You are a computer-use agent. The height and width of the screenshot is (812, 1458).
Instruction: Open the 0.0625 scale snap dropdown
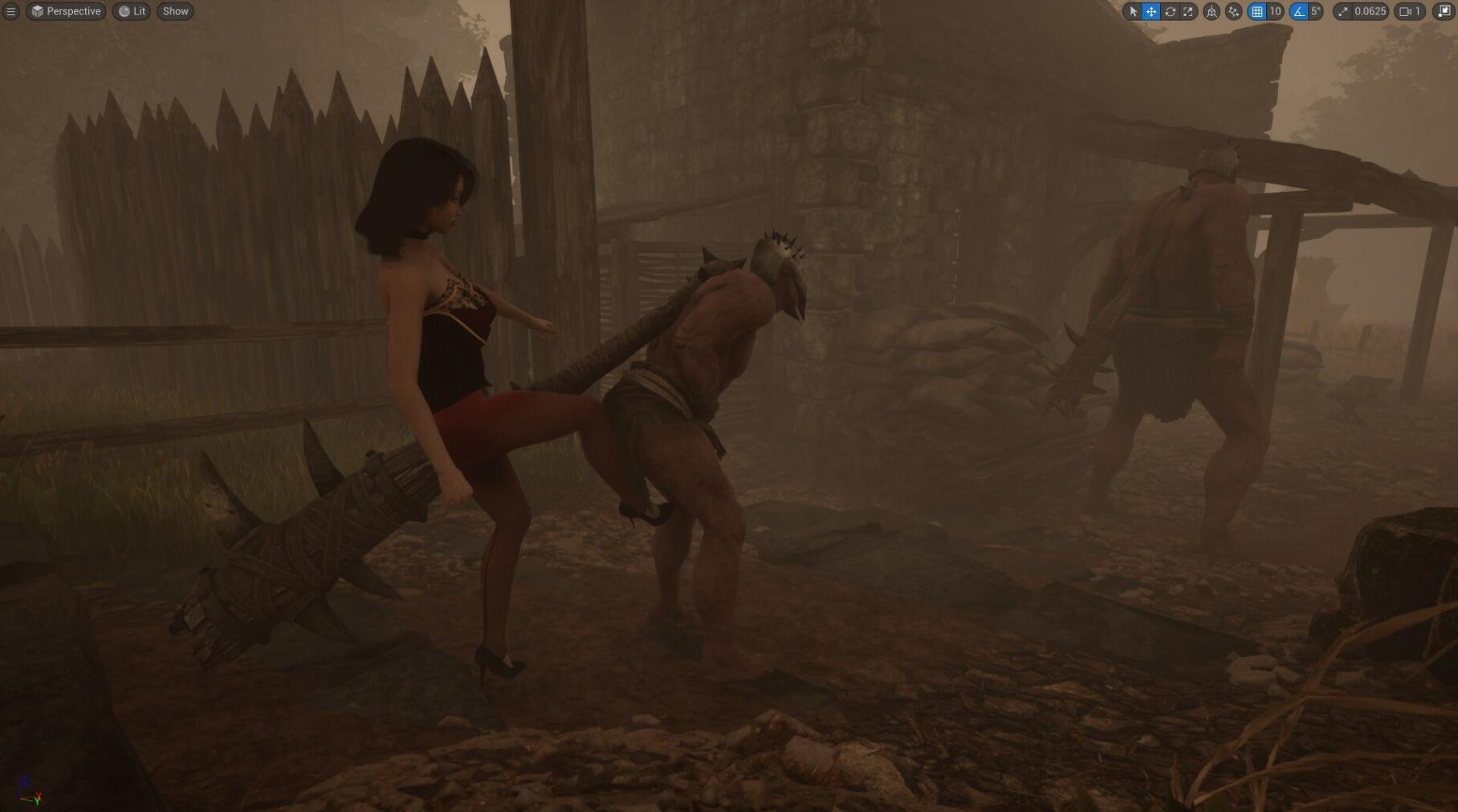point(1369,11)
